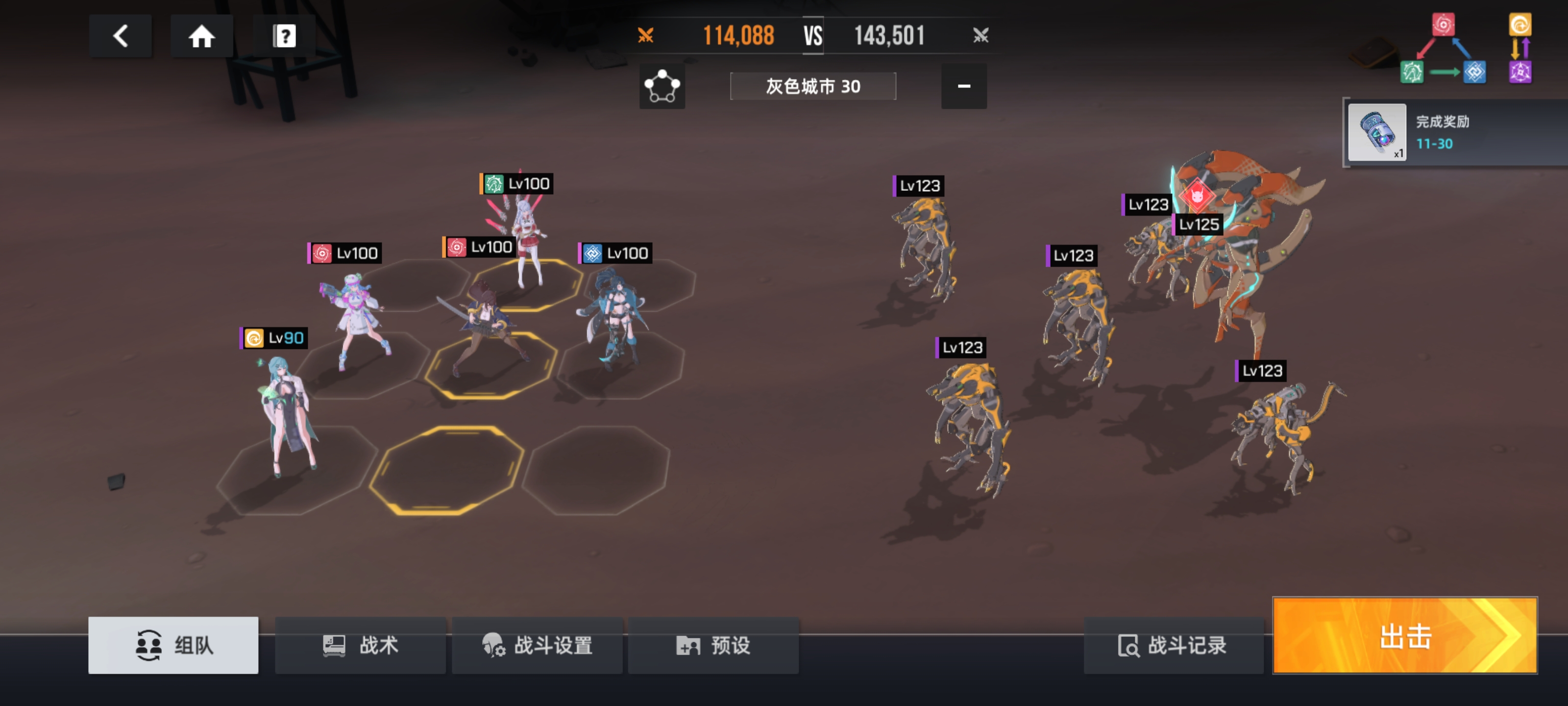1568x706 pixels.
Task: Launch the battle with 出击
Action: coord(1405,636)
